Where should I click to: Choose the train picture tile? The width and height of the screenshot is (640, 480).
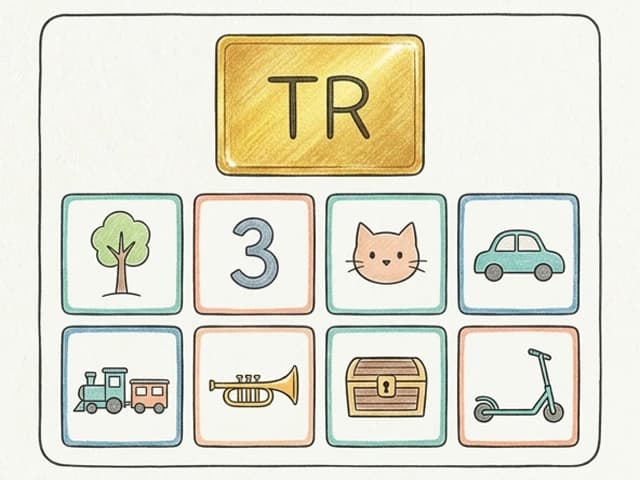click(121, 386)
